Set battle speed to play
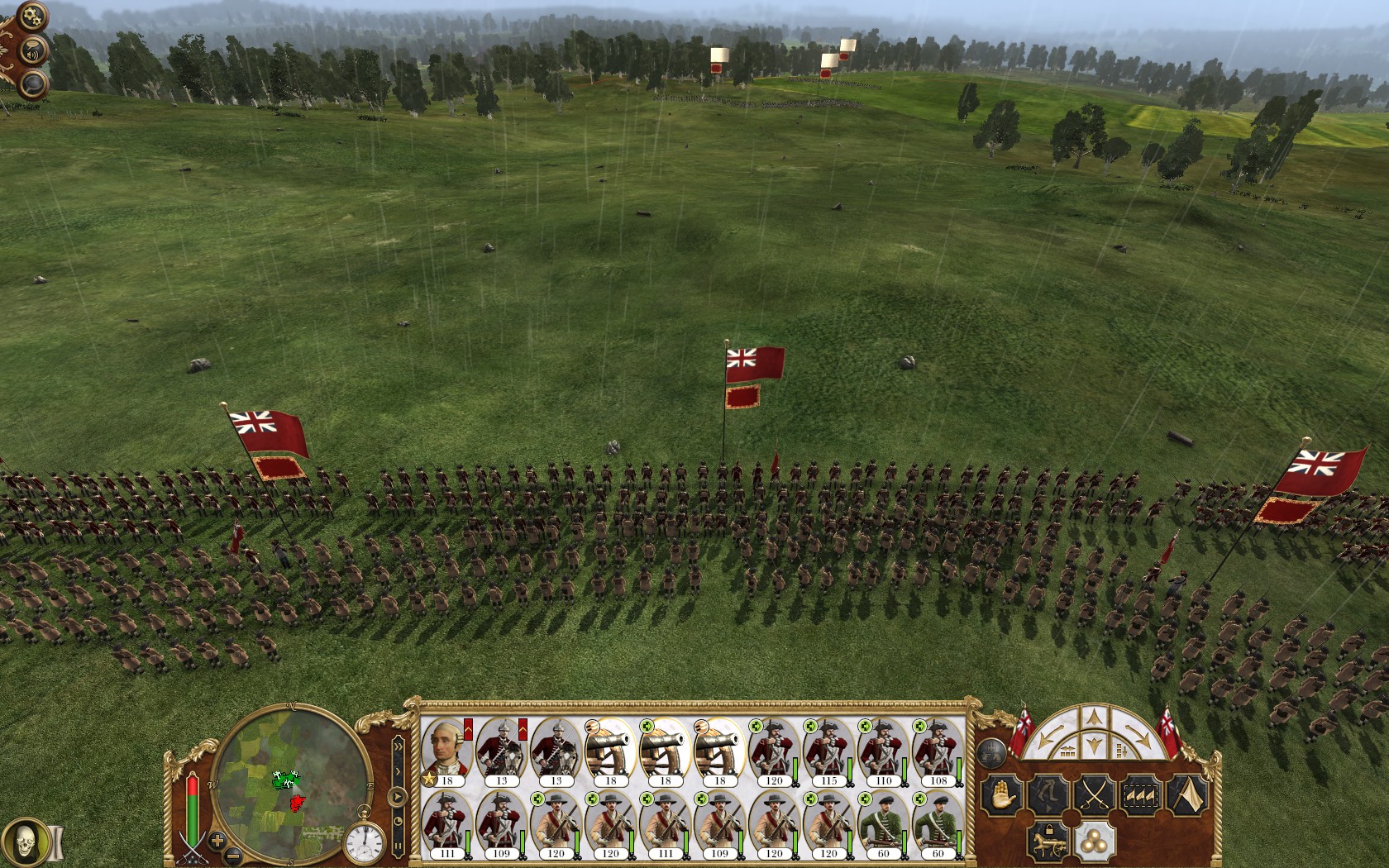Viewport: 1389px width, 868px height. coord(399,797)
